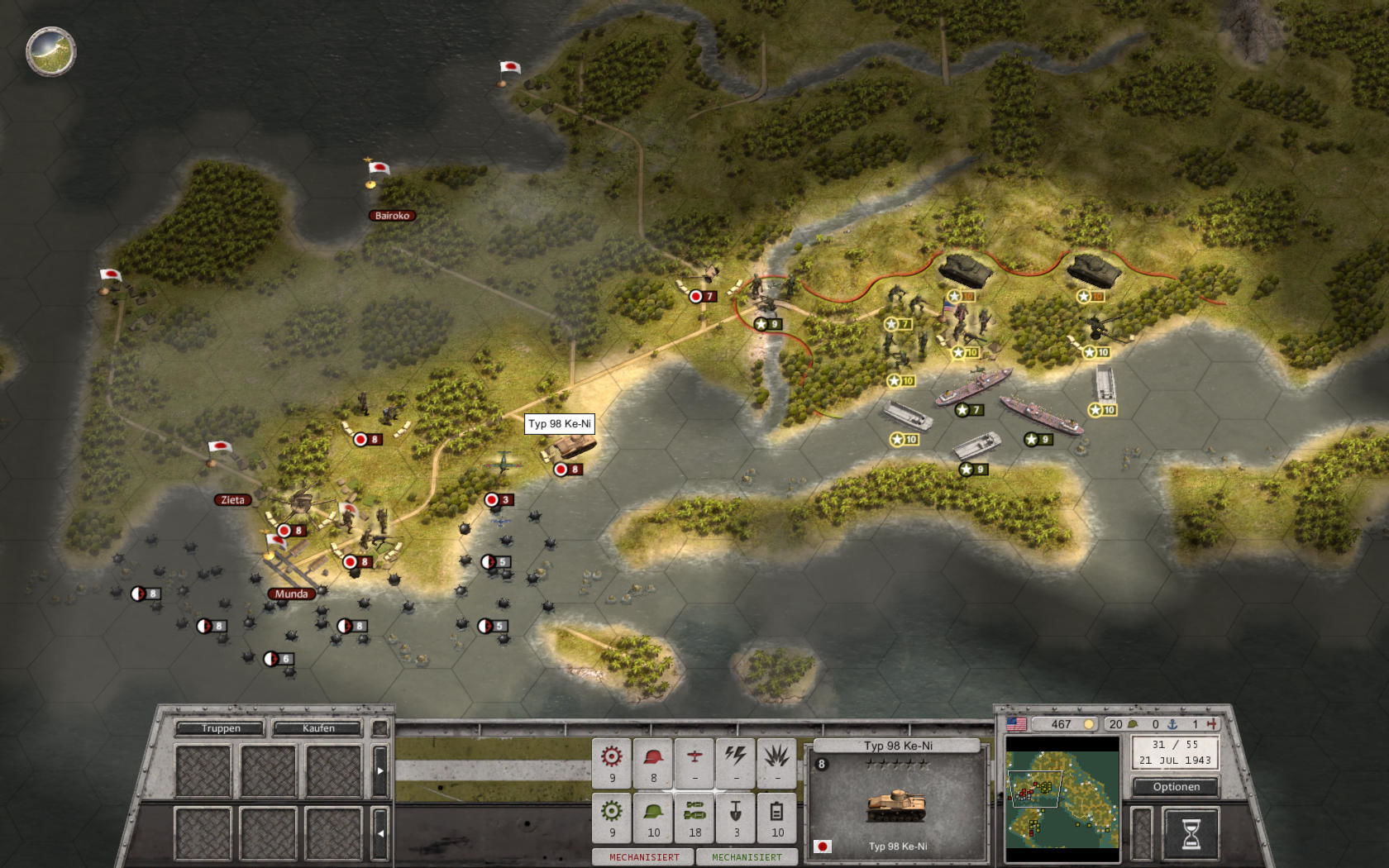Image resolution: width=1389 pixels, height=868 pixels.
Task: Switch to the Kaufen tab
Action: (x=318, y=728)
